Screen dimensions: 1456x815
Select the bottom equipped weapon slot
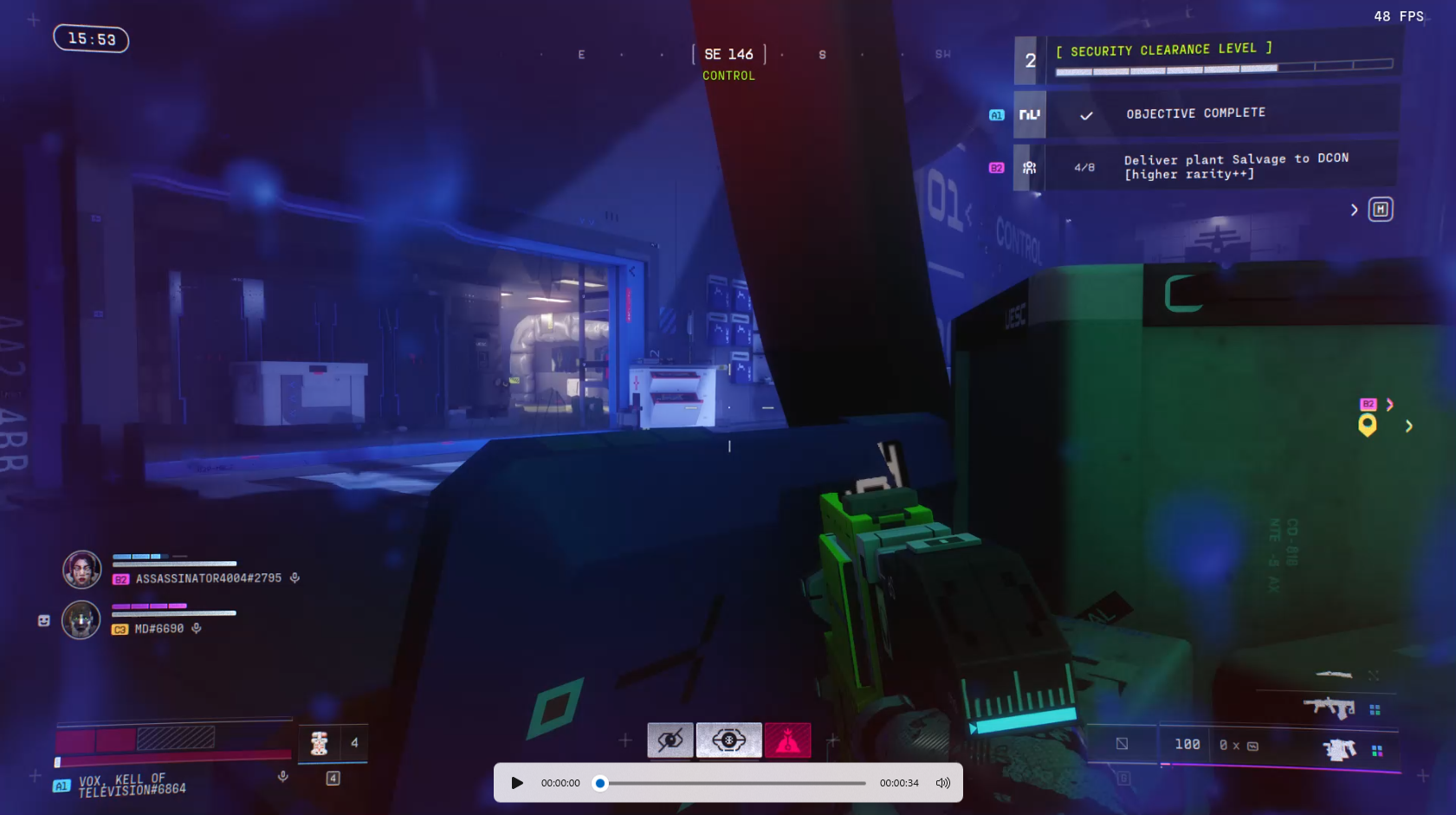pos(1339,748)
